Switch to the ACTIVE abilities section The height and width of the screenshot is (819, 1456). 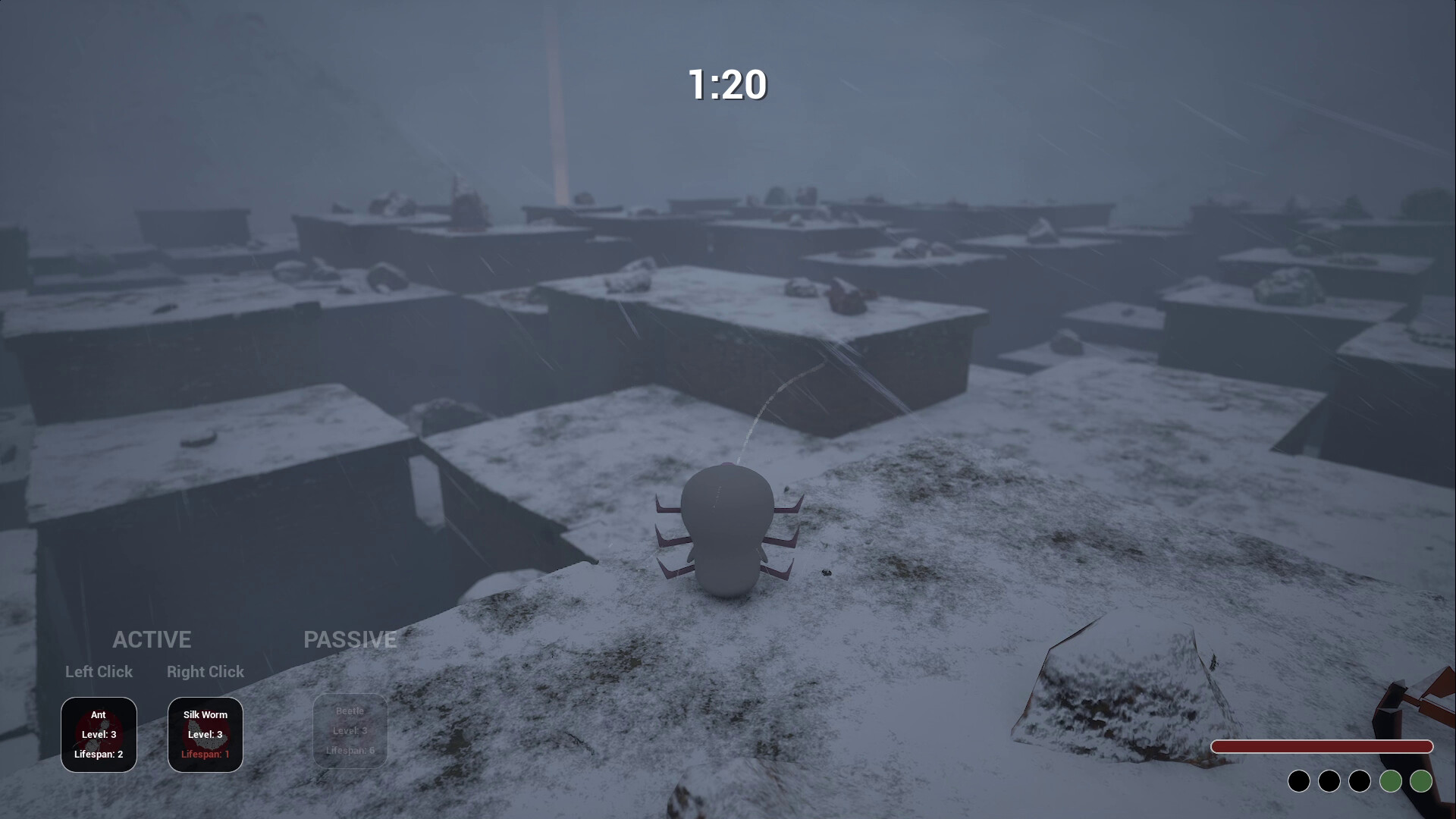[x=152, y=639]
